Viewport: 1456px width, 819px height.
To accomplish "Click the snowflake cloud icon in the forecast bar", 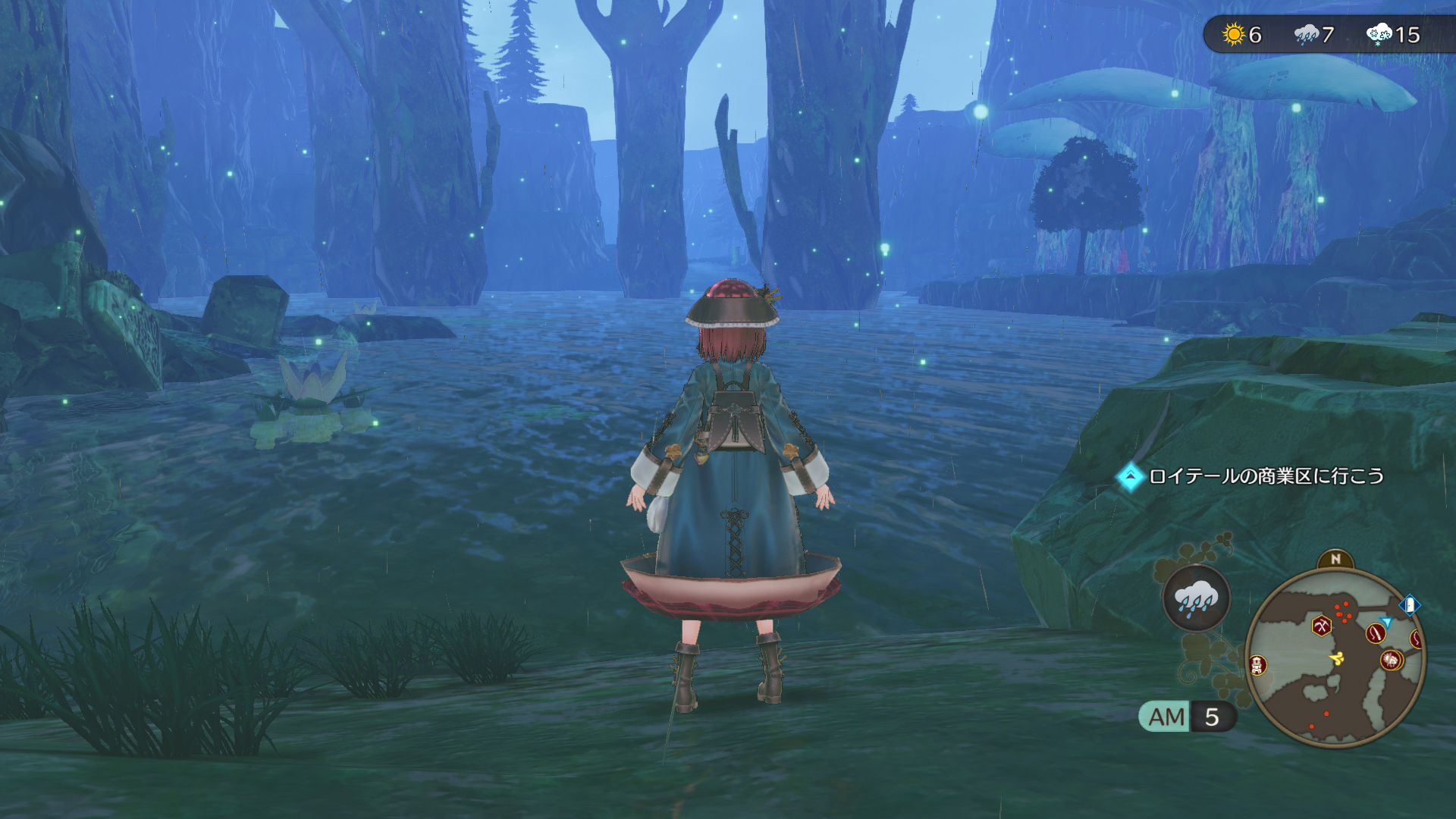I will coord(1378,33).
